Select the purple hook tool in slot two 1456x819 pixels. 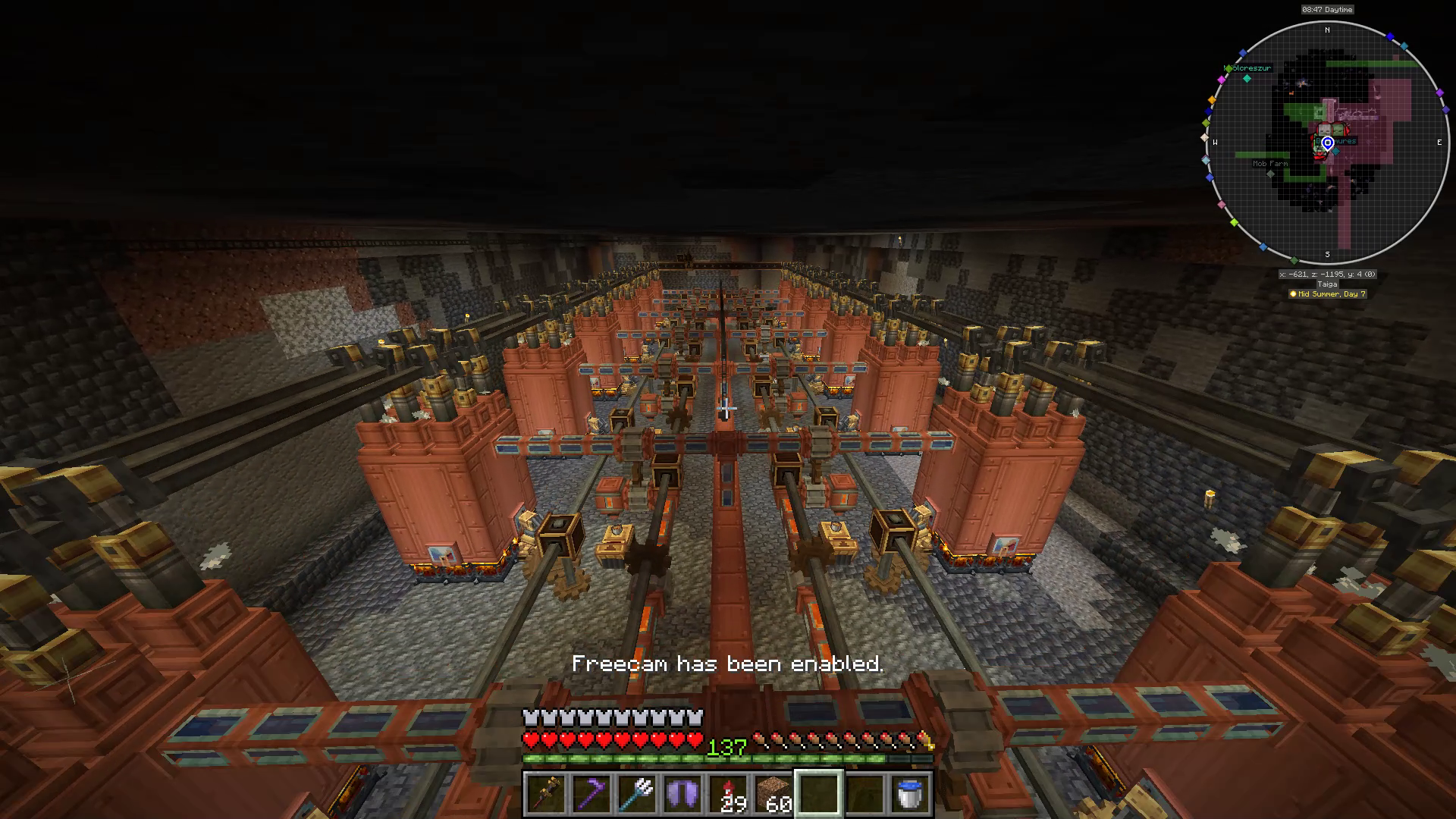coord(591,793)
